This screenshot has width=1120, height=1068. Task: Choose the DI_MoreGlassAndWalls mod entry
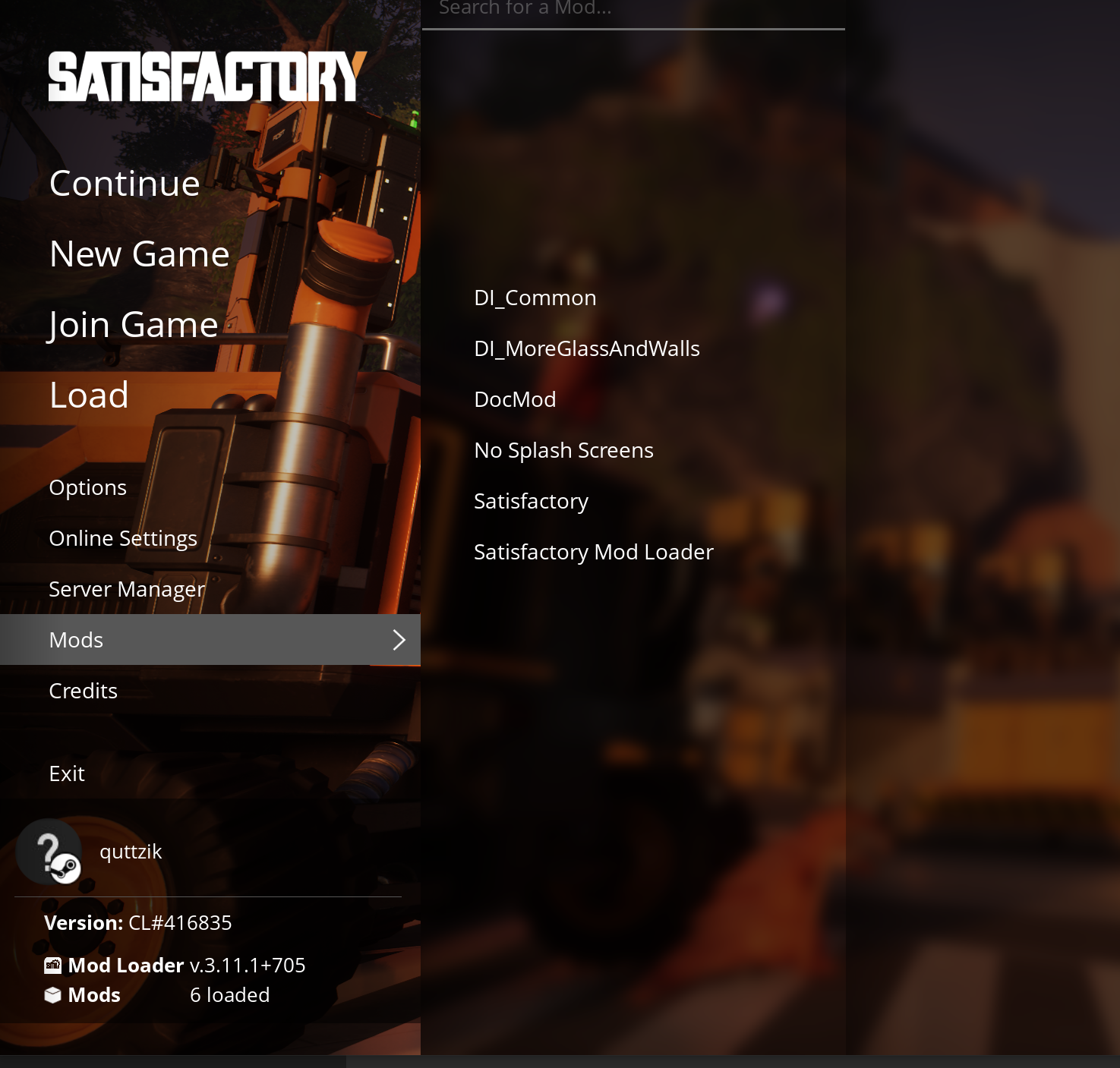click(x=587, y=349)
